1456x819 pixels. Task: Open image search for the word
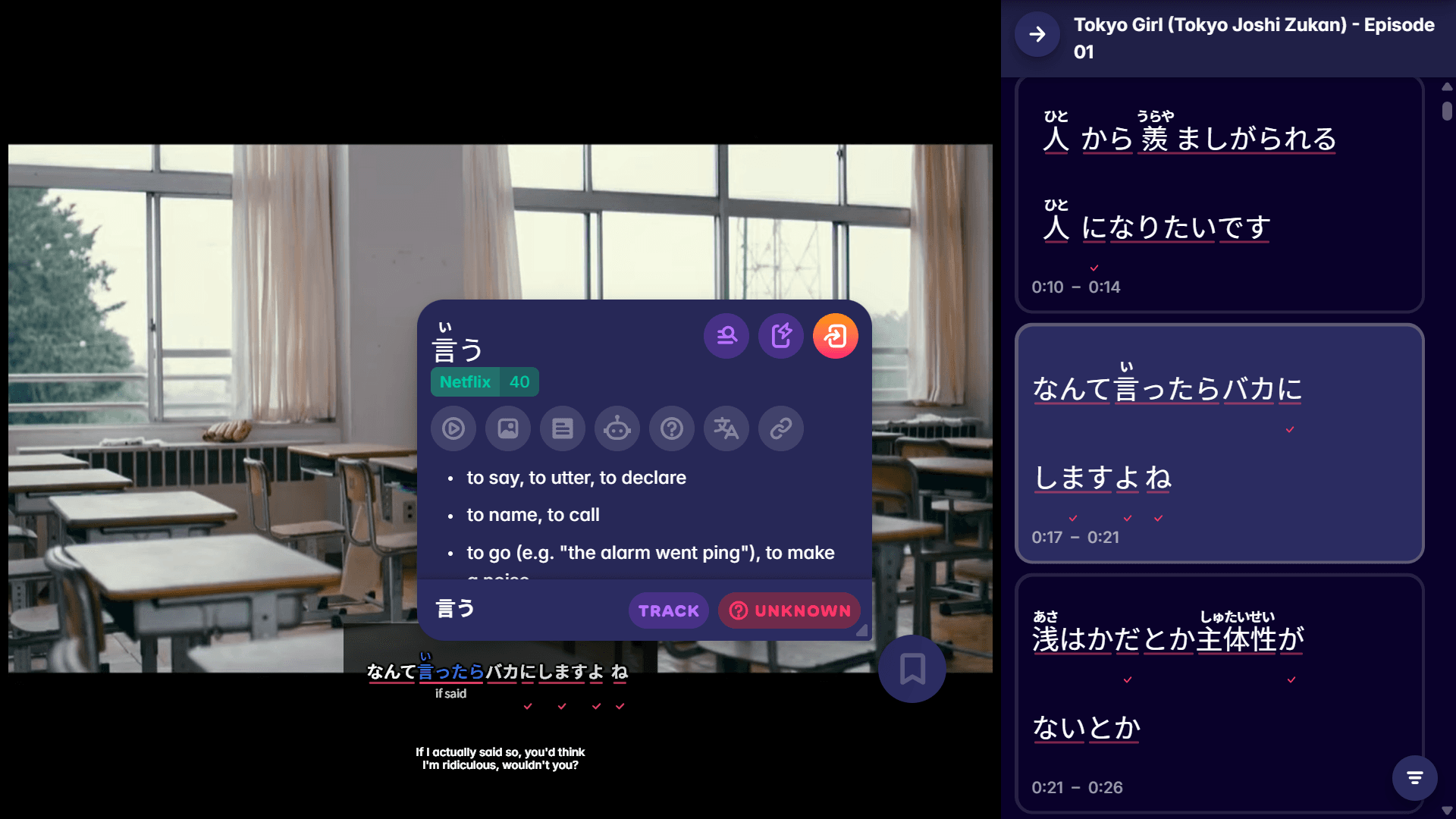[507, 428]
